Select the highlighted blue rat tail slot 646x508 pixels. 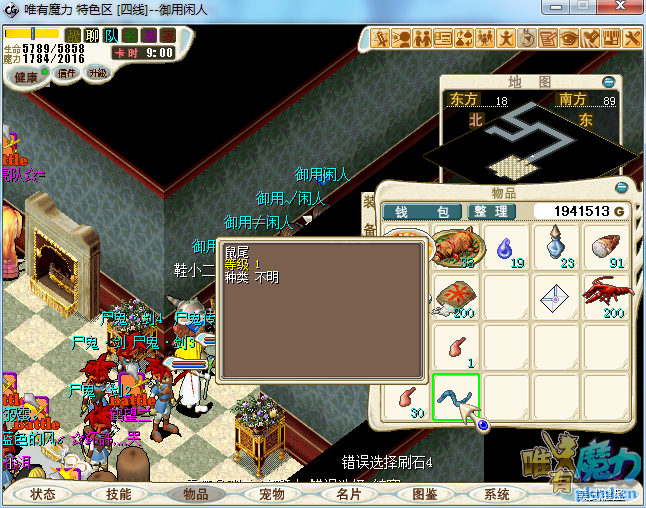[456, 397]
